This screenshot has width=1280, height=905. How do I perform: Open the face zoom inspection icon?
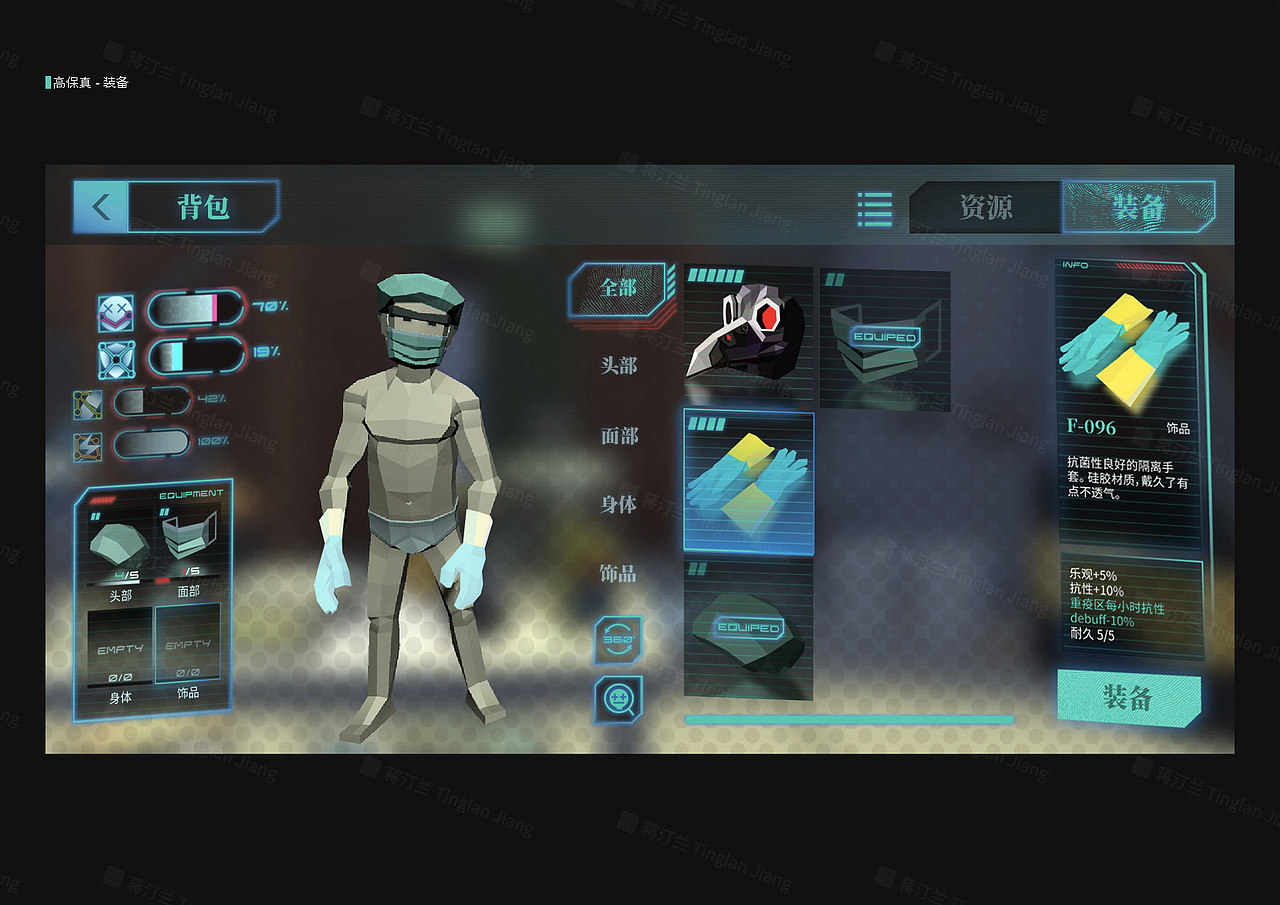pos(617,698)
